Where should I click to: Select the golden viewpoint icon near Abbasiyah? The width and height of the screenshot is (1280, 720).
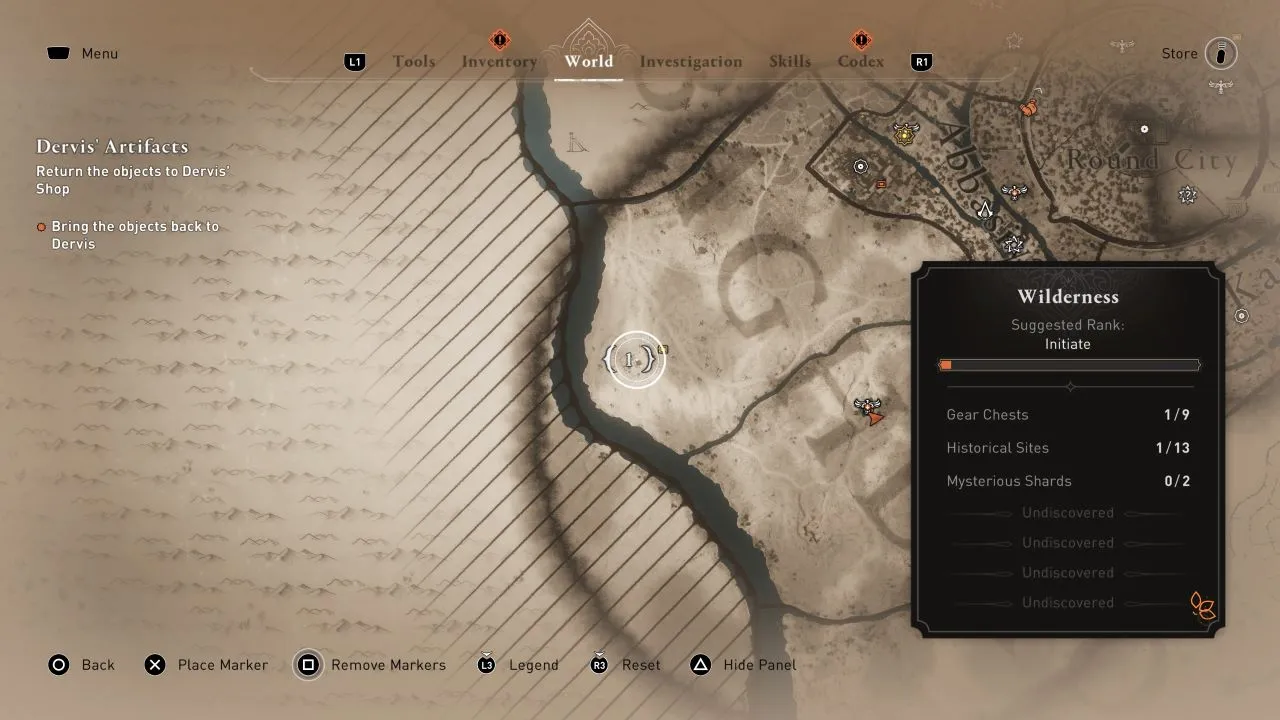[x=902, y=133]
